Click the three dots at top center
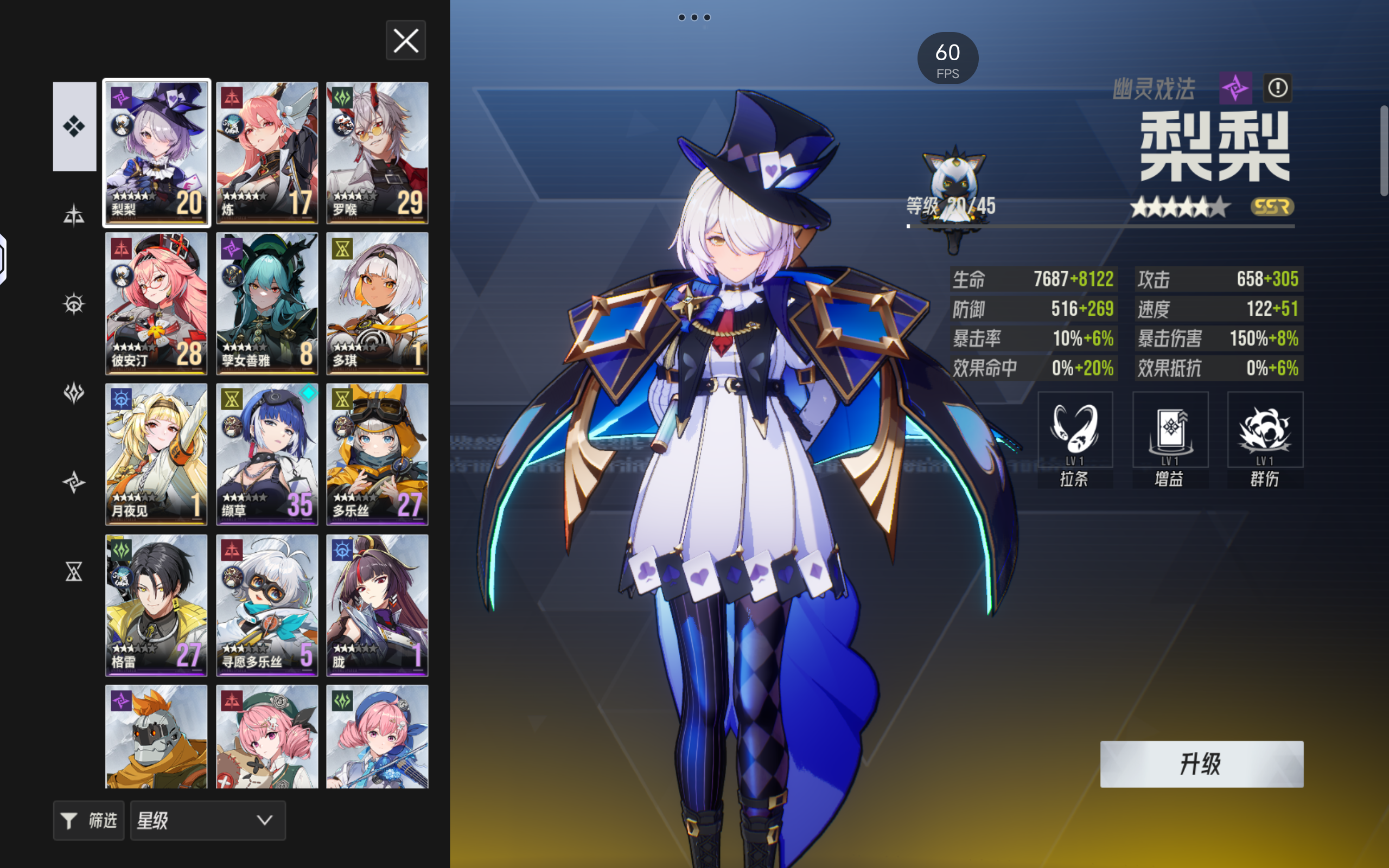 click(x=694, y=17)
